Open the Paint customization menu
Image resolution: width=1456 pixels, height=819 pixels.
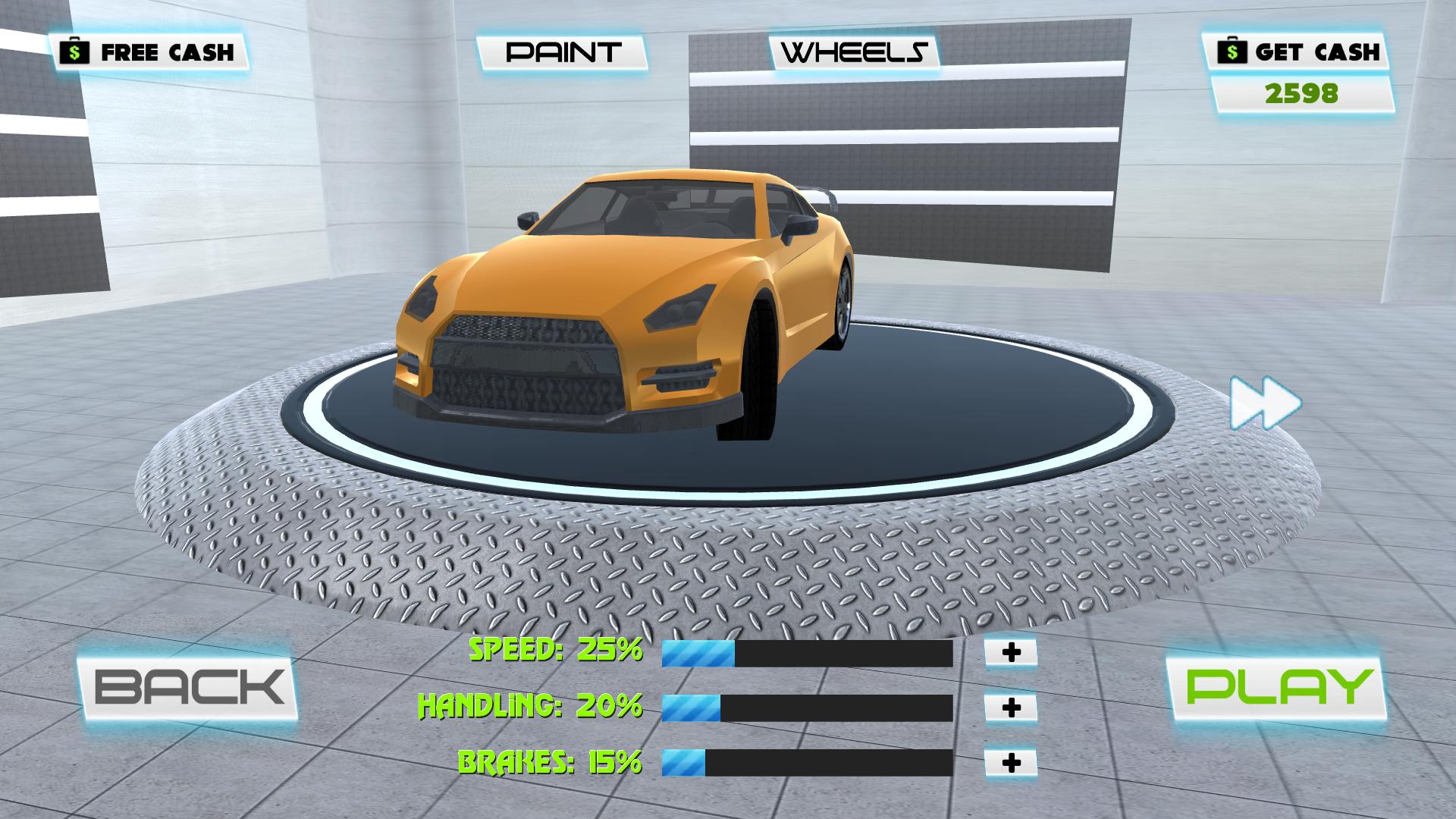click(x=563, y=52)
